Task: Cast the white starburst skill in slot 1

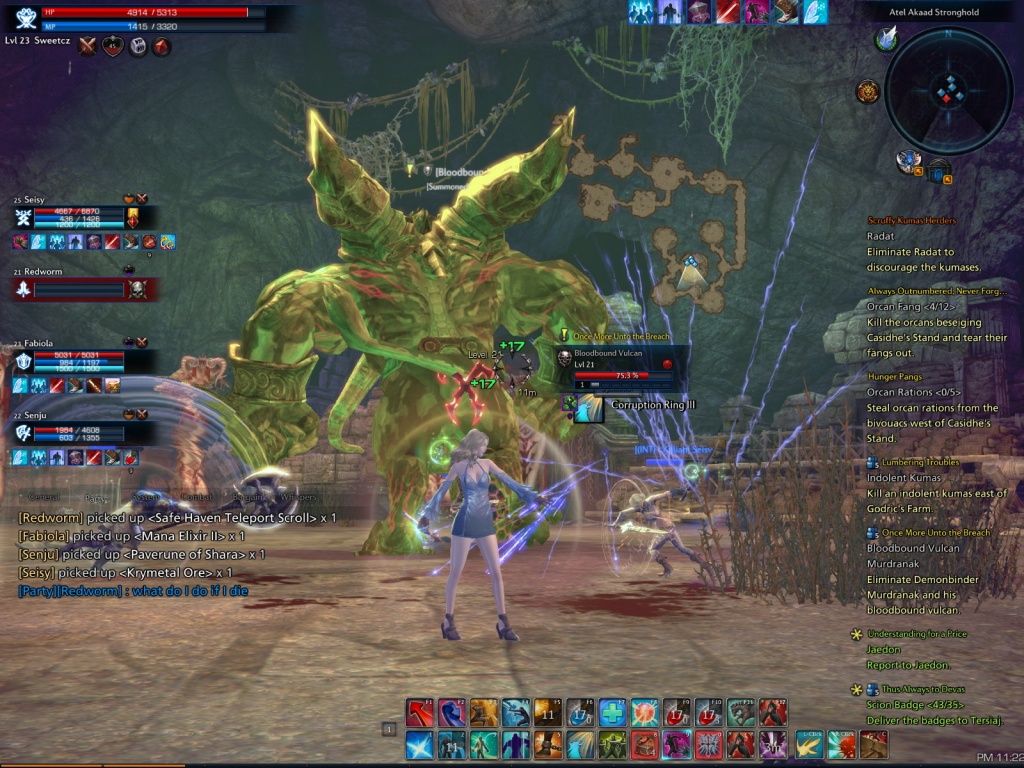Action: (x=419, y=744)
